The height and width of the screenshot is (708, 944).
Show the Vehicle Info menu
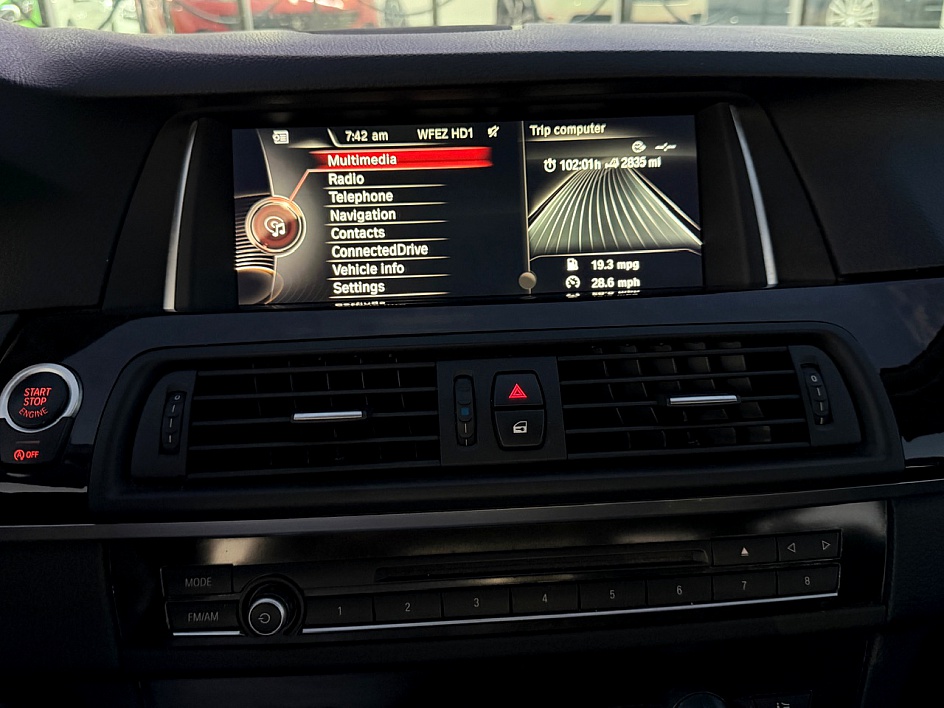[368, 269]
